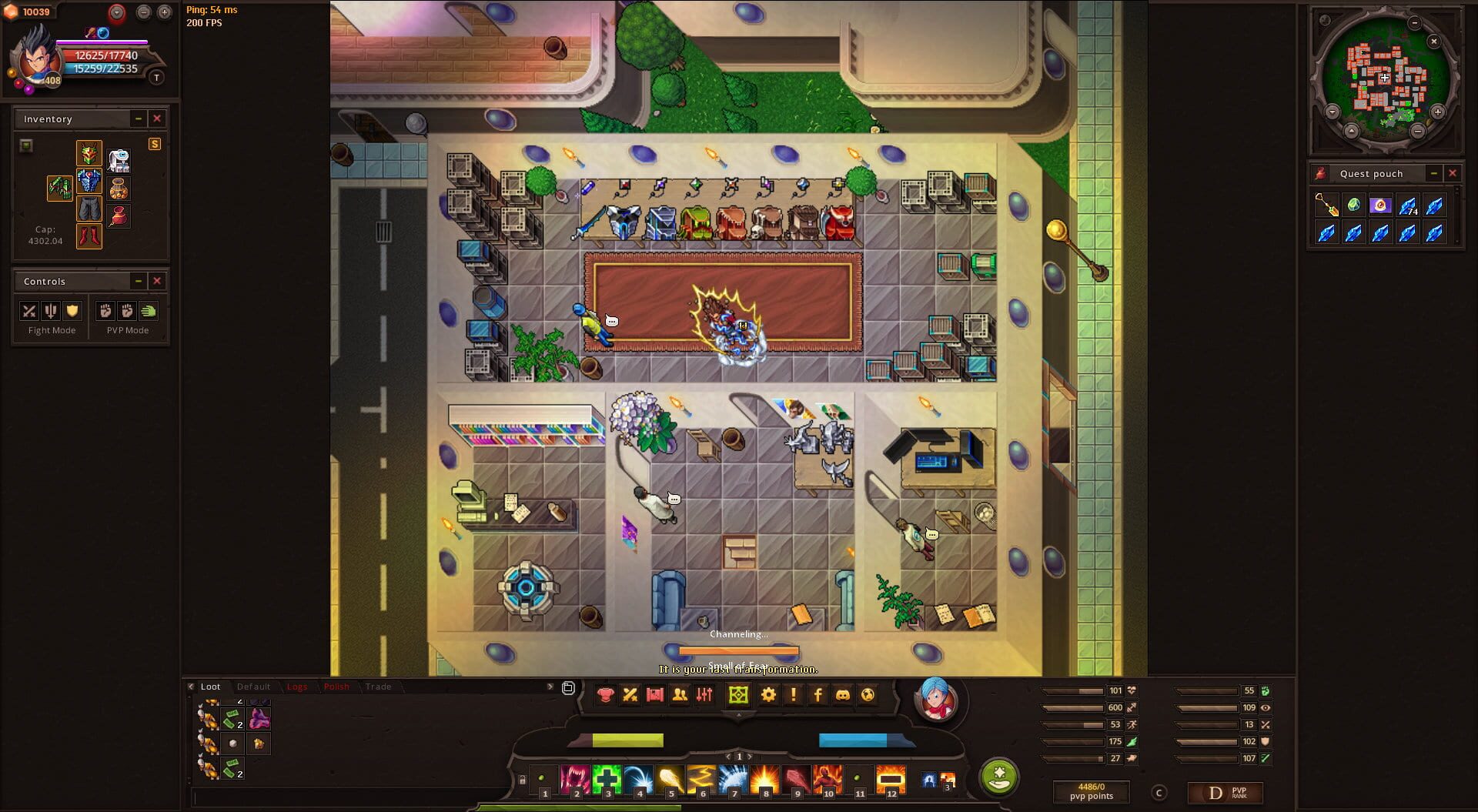Image resolution: width=1478 pixels, height=812 pixels.
Task: Open the map scroll icon
Action: tap(656, 695)
